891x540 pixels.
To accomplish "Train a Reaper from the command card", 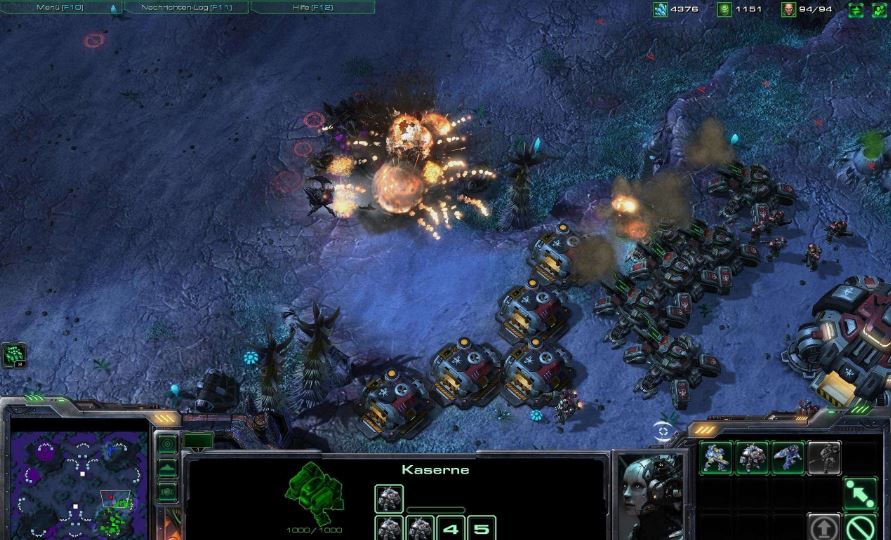I will click(x=787, y=458).
